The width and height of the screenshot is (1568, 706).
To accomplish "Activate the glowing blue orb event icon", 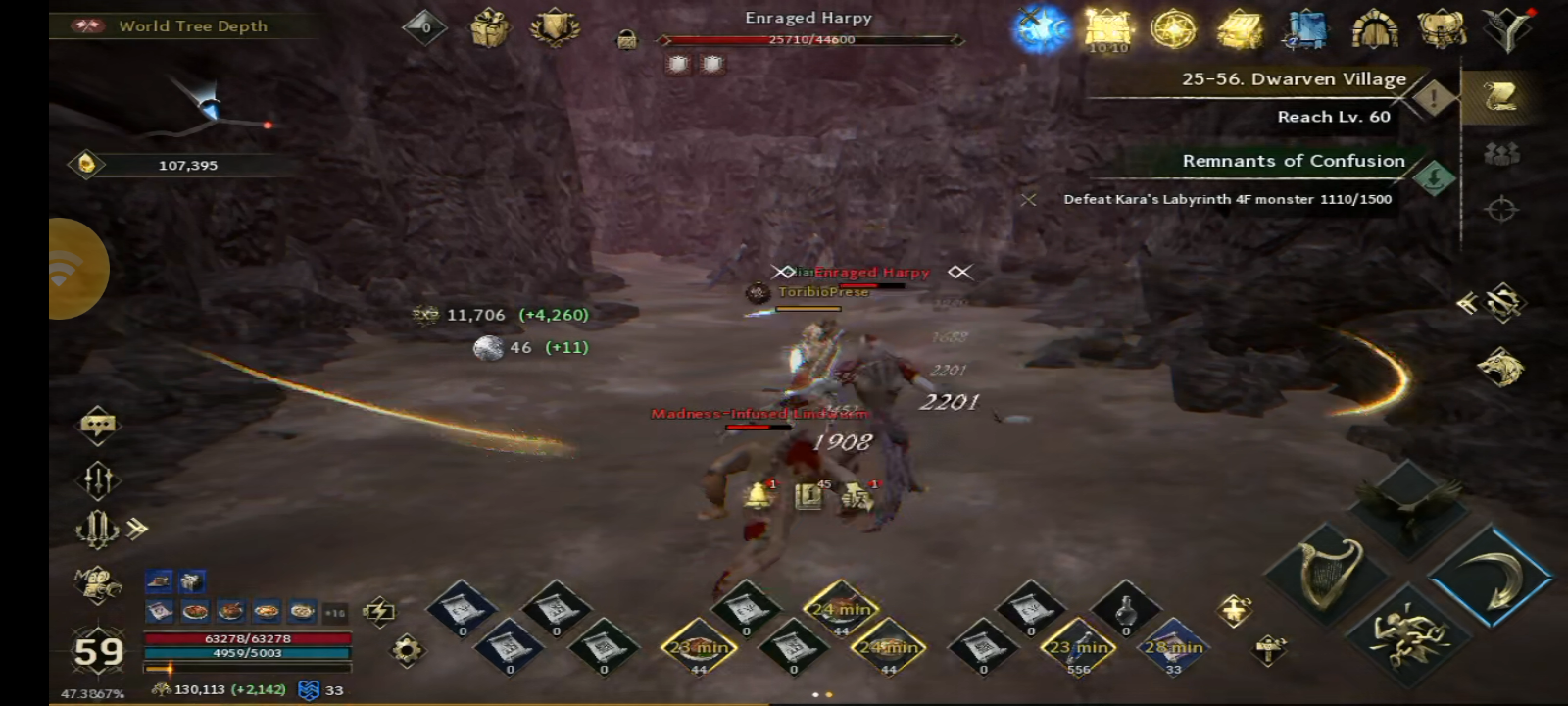I will pos(1041,29).
